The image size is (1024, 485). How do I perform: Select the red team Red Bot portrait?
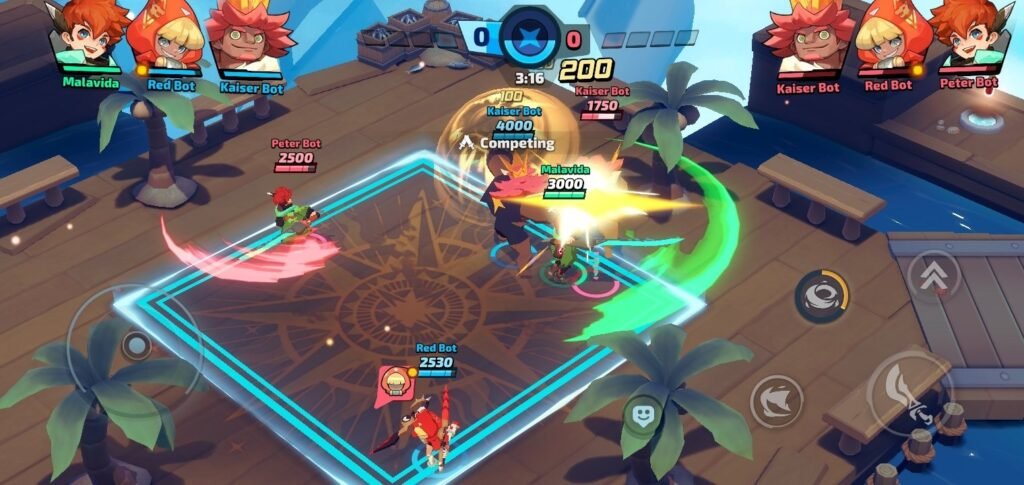point(888,36)
